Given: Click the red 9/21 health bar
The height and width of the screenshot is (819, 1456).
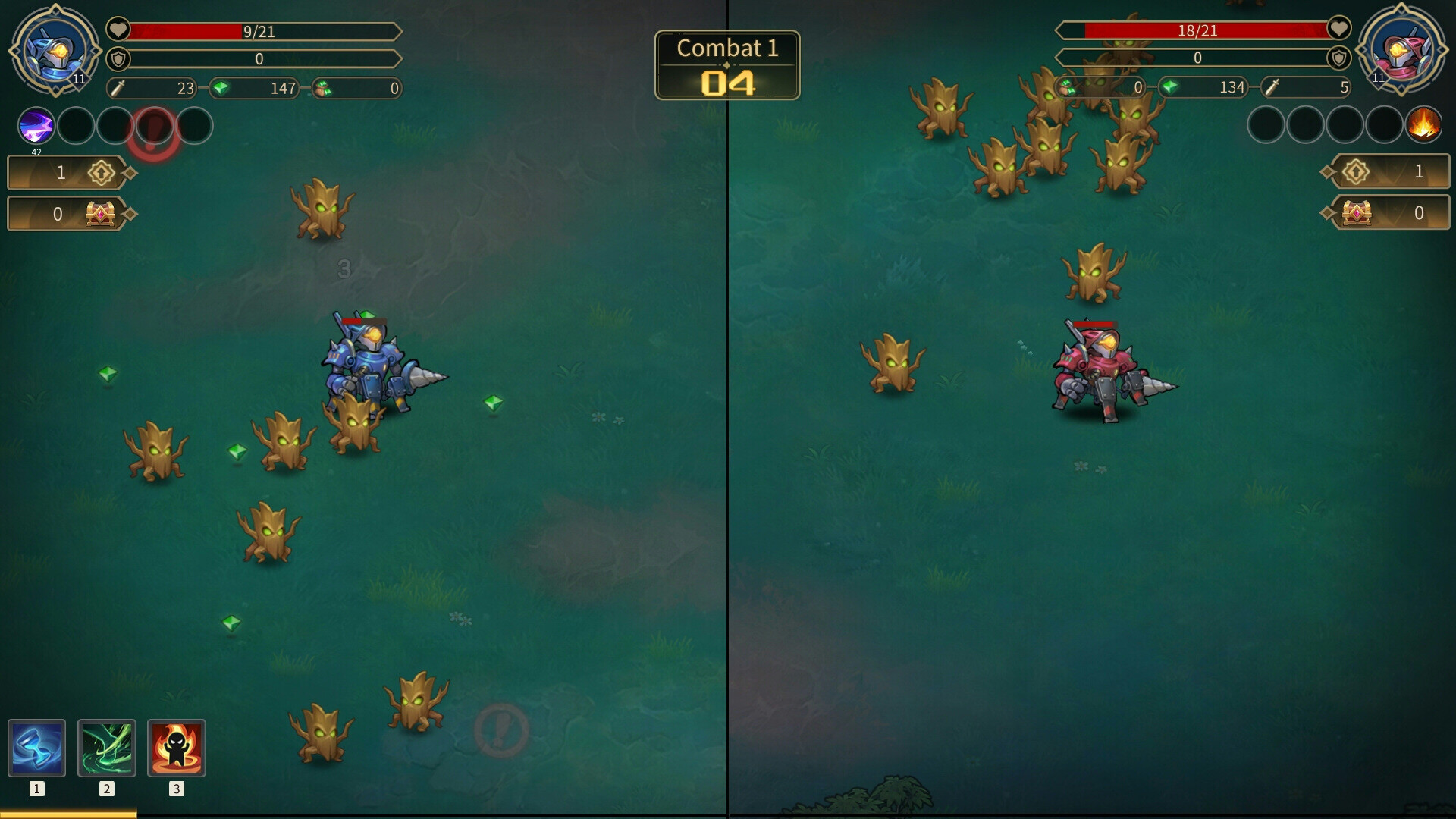Looking at the screenshot, I should point(258,31).
